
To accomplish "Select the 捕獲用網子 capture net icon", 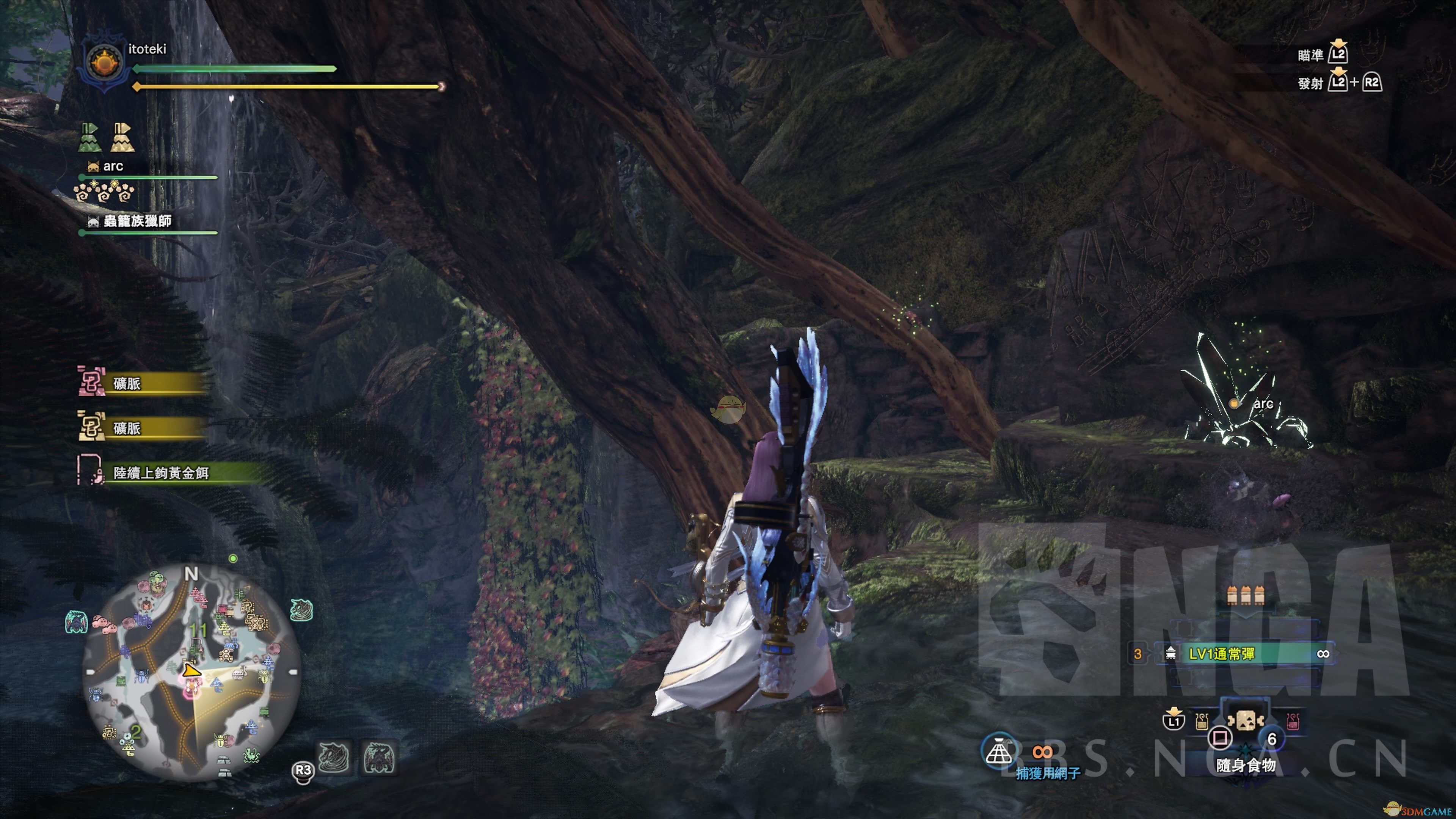I will (x=999, y=751).
